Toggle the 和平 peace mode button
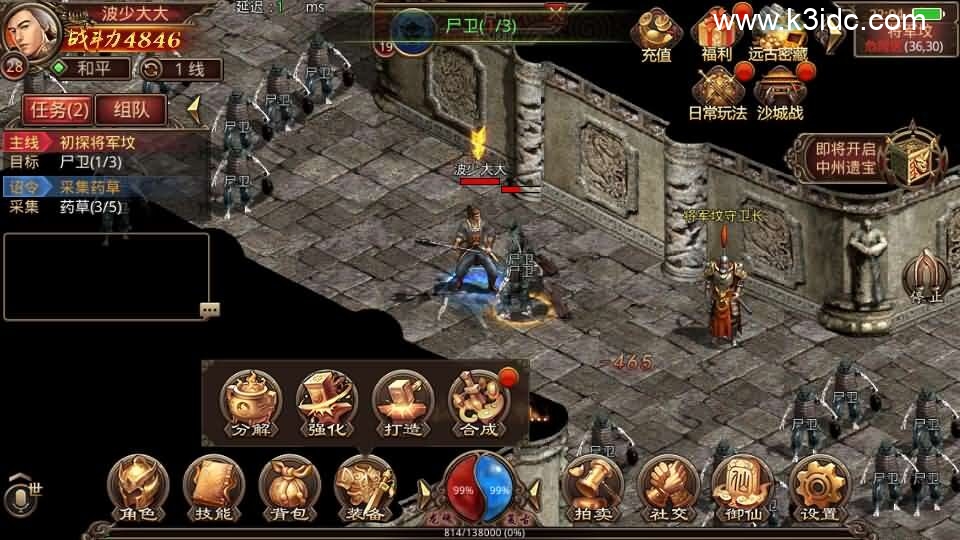The width and height of the screenshot is (960, 540). click(90, 69)
